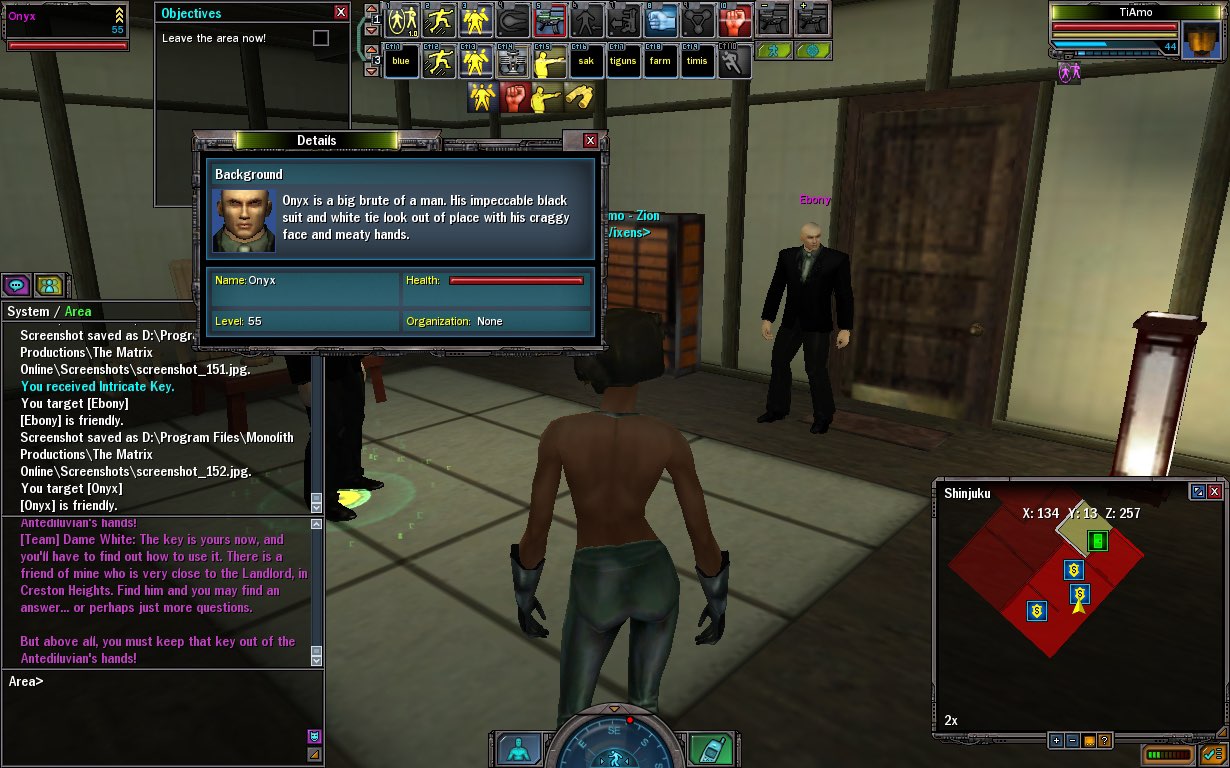1230x768 pixels.
Task: Trigger the 'timis' hotbar macro
Action: tap(697, 61)
